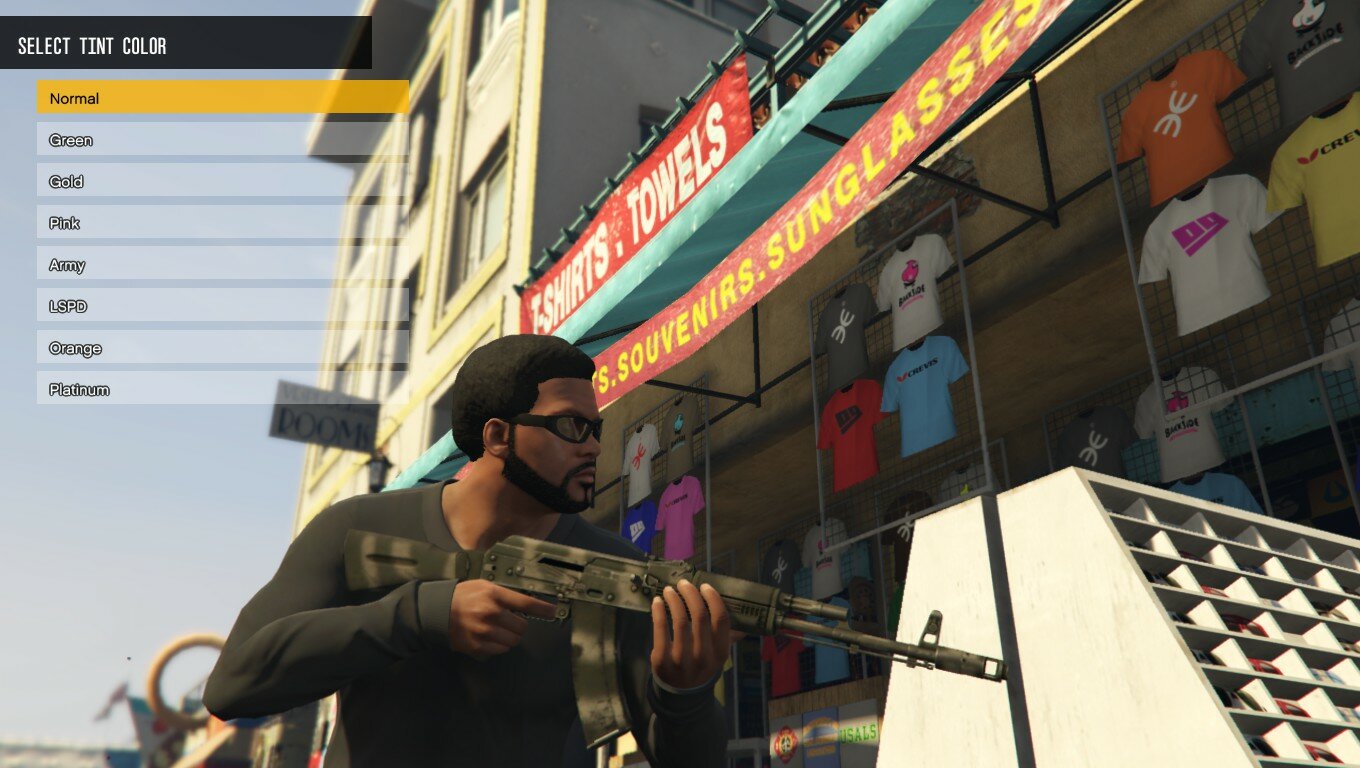Apply the Orange tint color
This screenshot has height=768, width=1360.
coord(222,348)
